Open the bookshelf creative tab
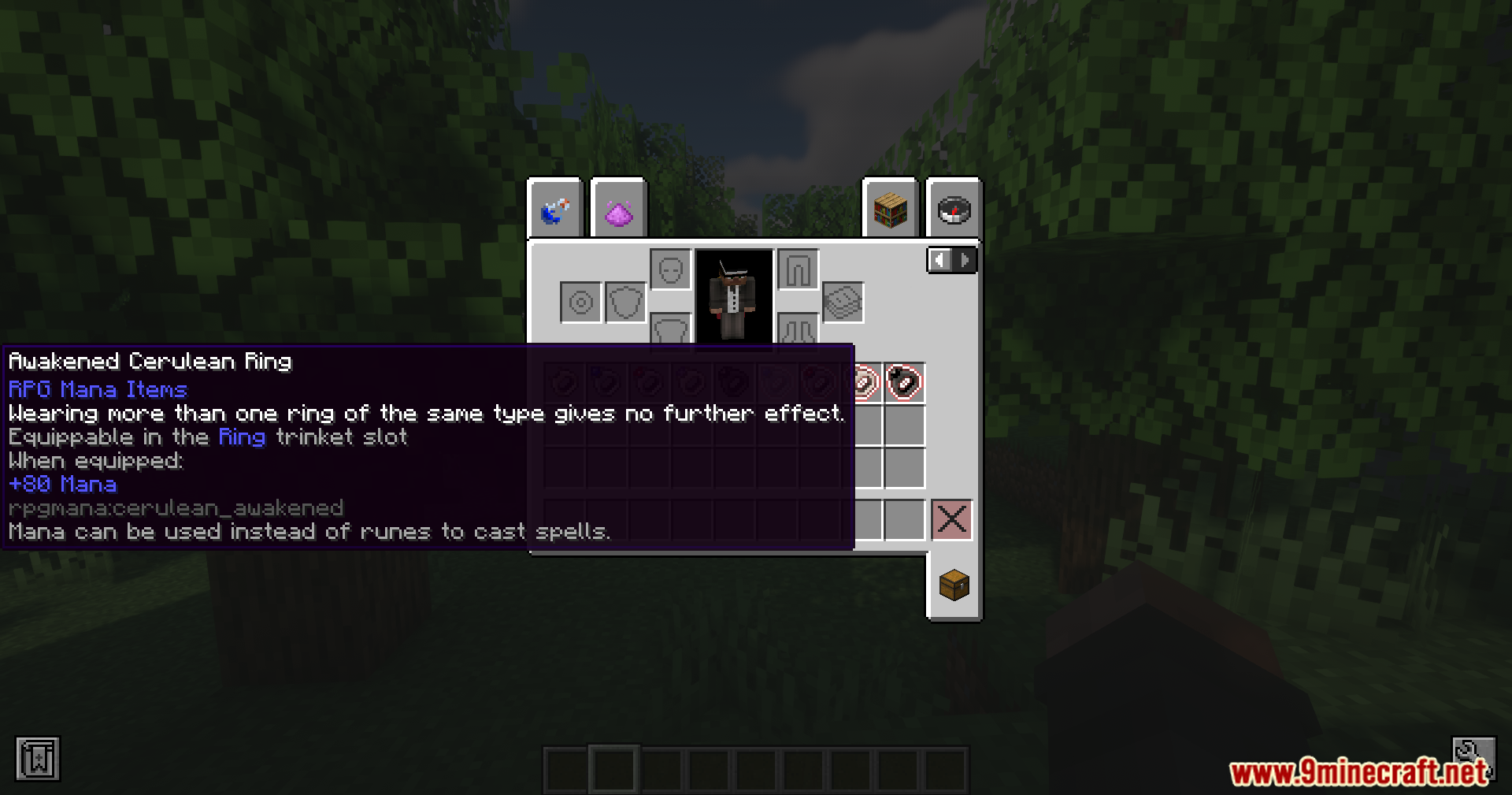This screenshot has height=795, width=1512. point(891,210)
